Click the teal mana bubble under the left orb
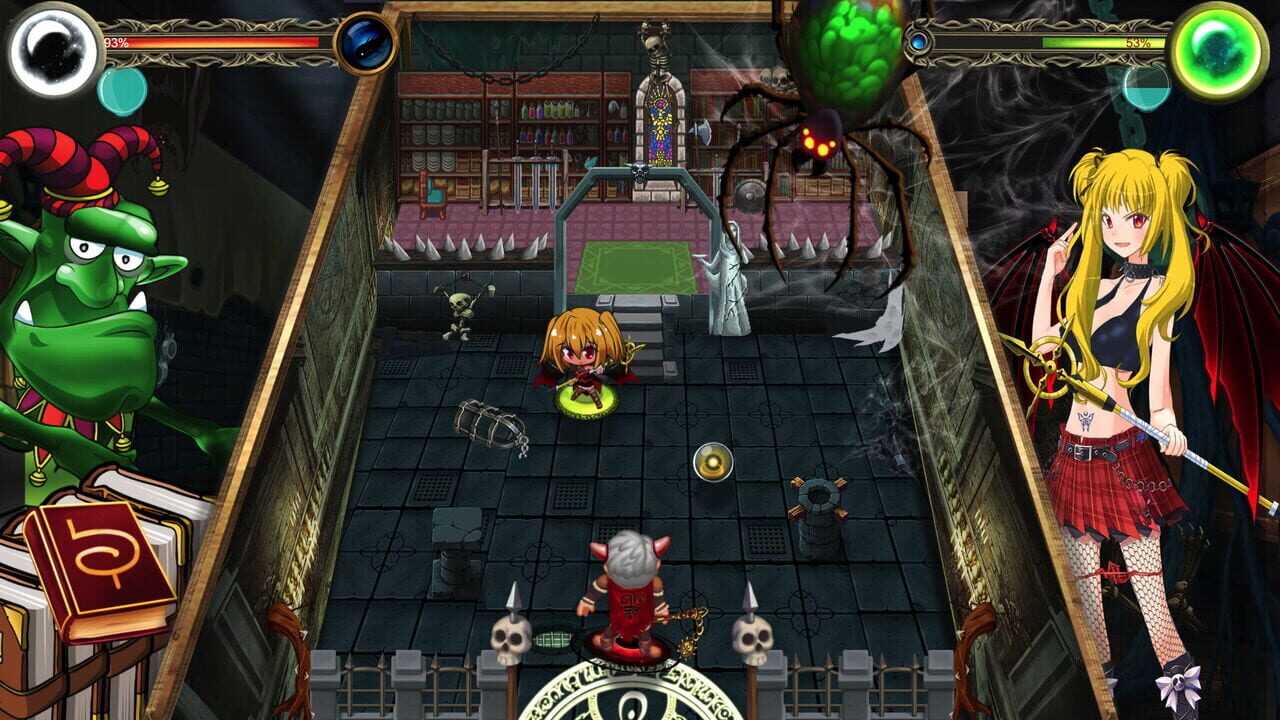 [x=119, y=88]
